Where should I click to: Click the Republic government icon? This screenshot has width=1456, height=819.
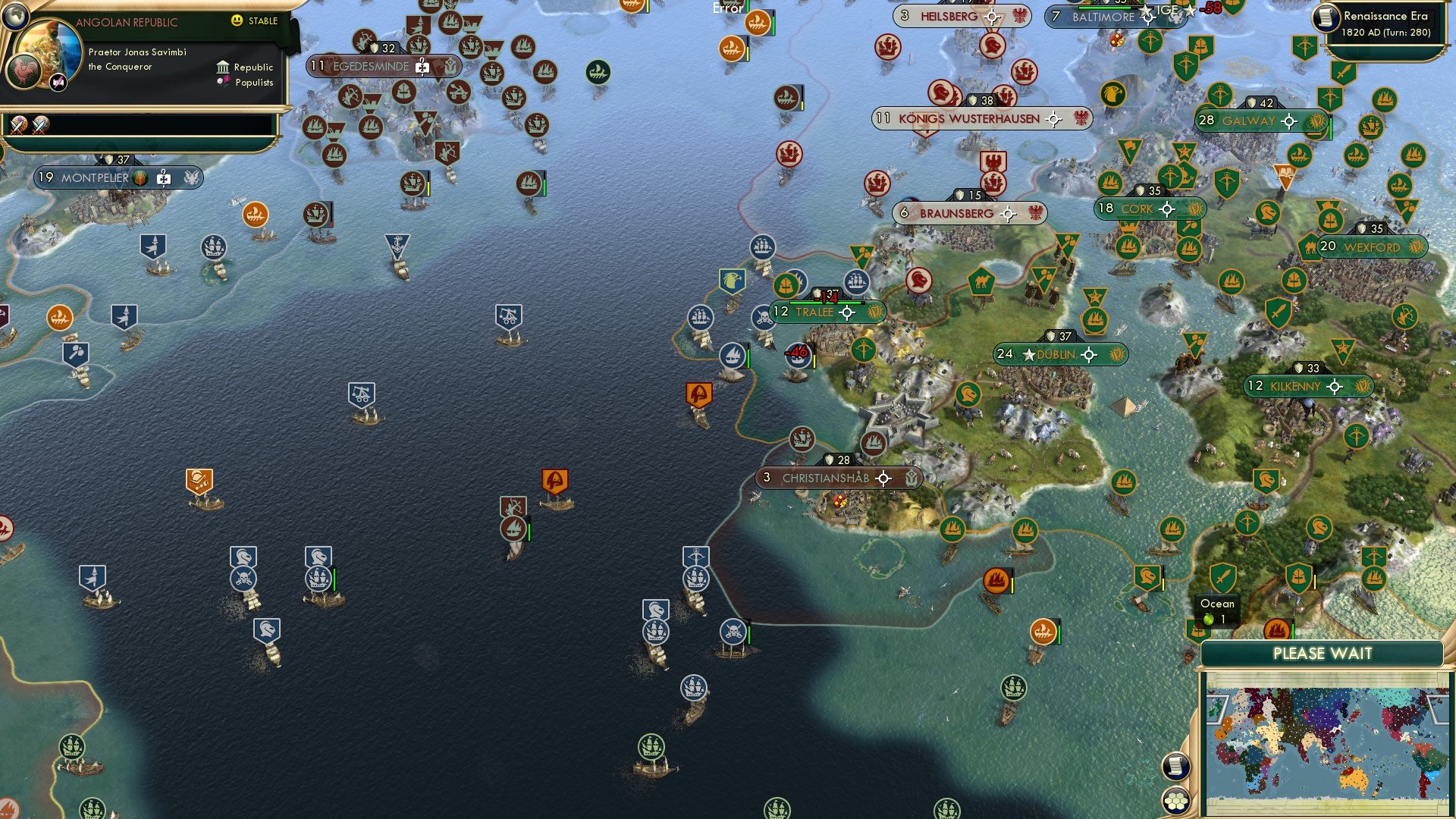tap(223, 67)
